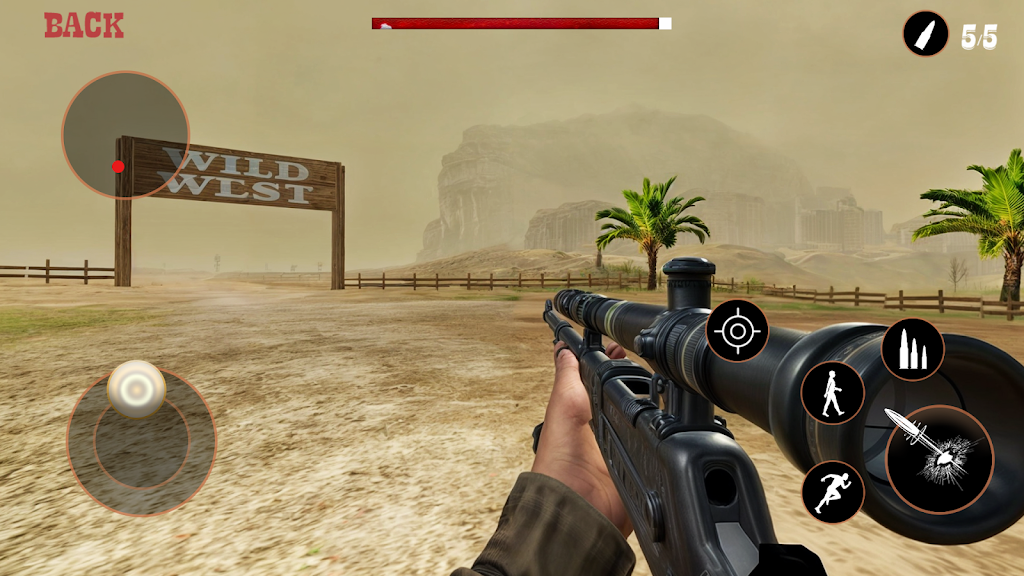Image resolution: width=1024 pixels, height=576 pixels.
Task: Click the circular radar minimap
Action: click(125, 134)
